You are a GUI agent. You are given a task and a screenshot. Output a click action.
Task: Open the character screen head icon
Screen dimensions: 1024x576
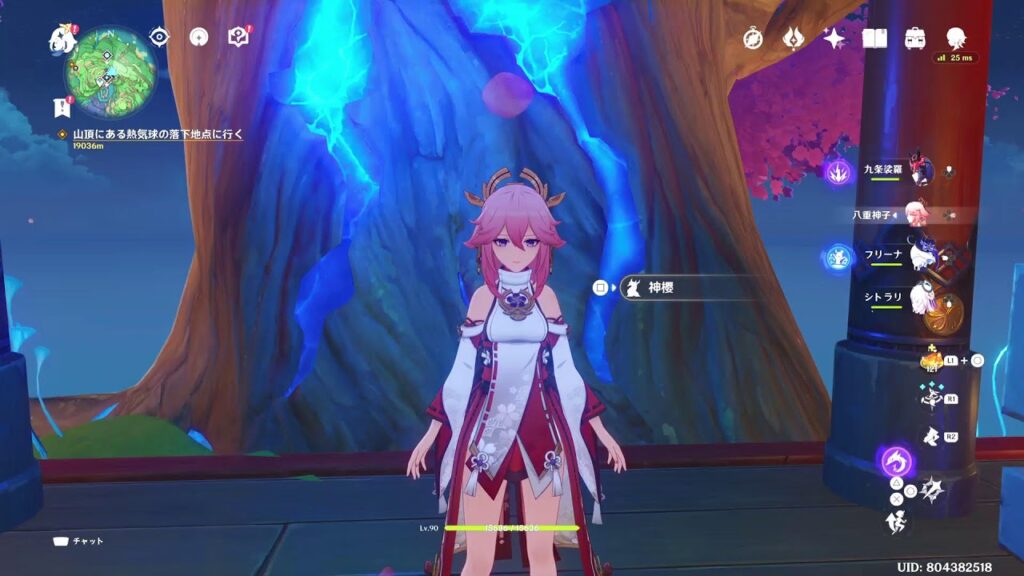click(x=955, y=36)
